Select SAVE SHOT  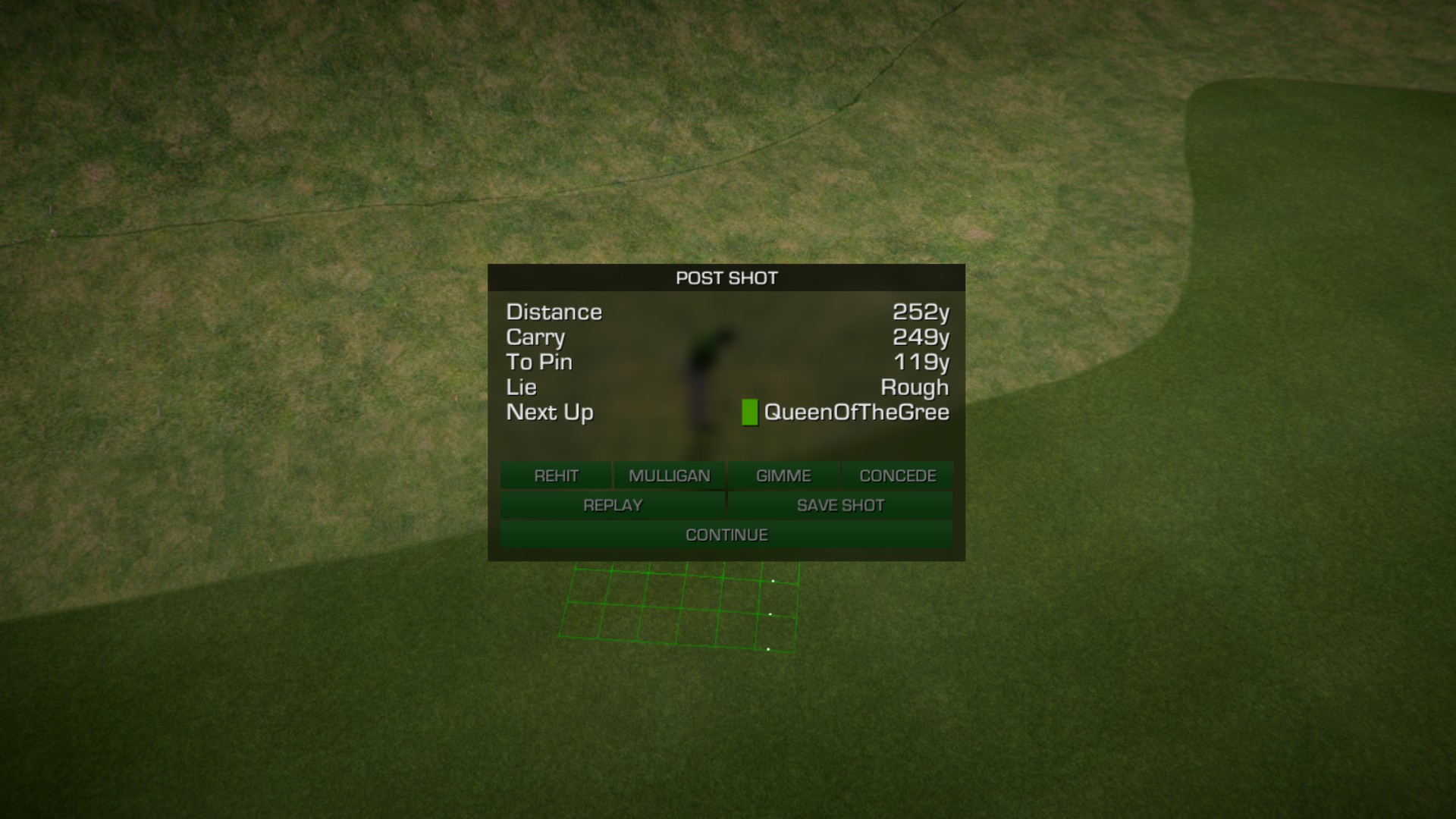(840, 505)
